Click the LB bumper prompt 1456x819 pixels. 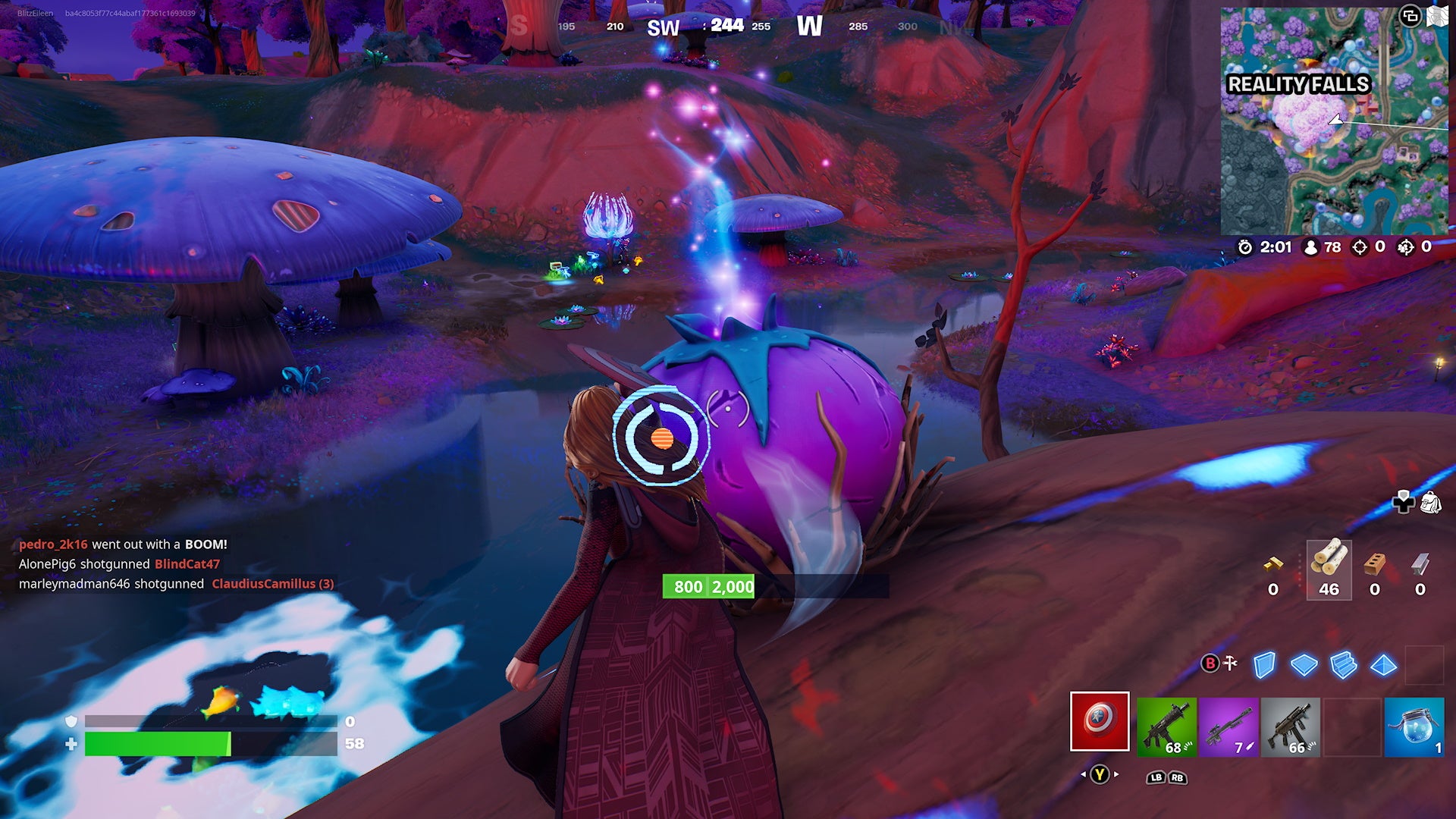pos(1155,777)
